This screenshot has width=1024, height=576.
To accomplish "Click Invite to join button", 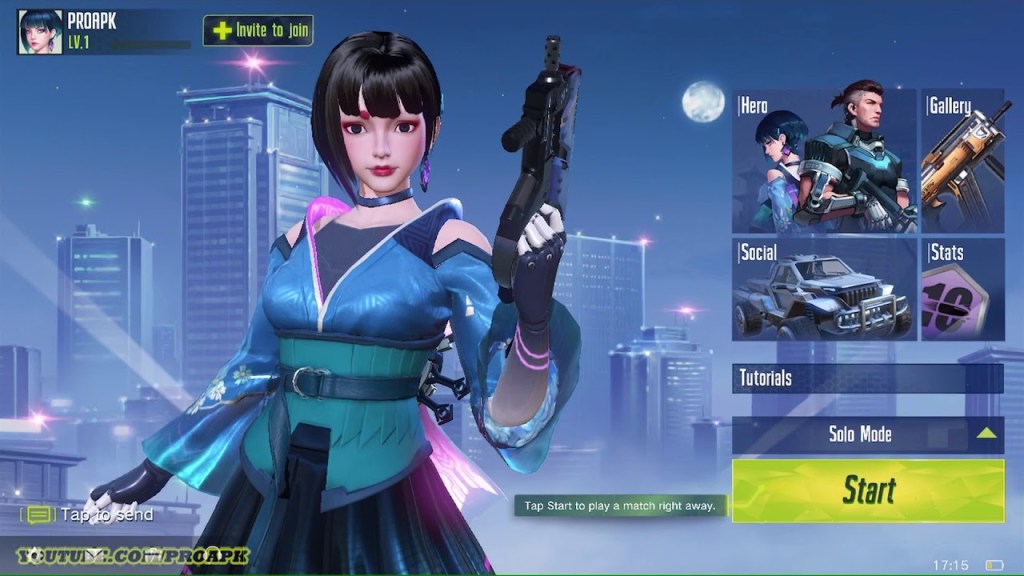I will (258, 30).
